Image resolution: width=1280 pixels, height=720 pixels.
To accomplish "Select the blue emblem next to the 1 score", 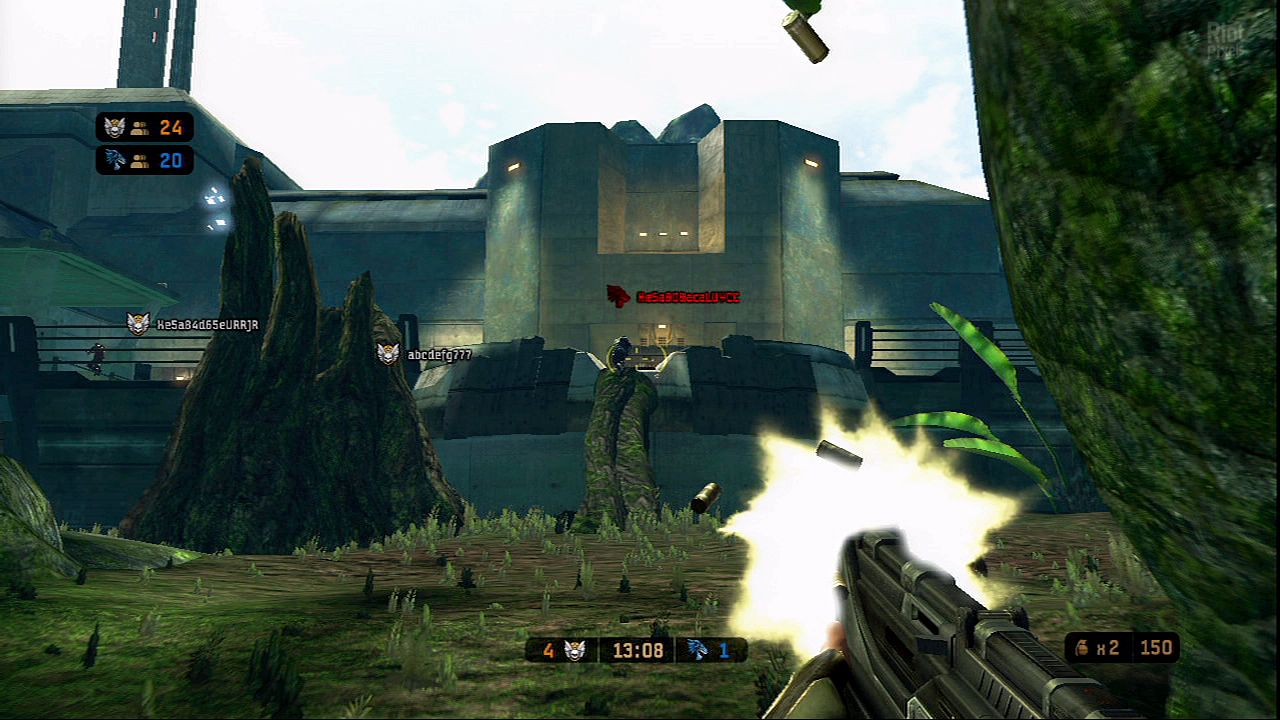I will (698, 650).
